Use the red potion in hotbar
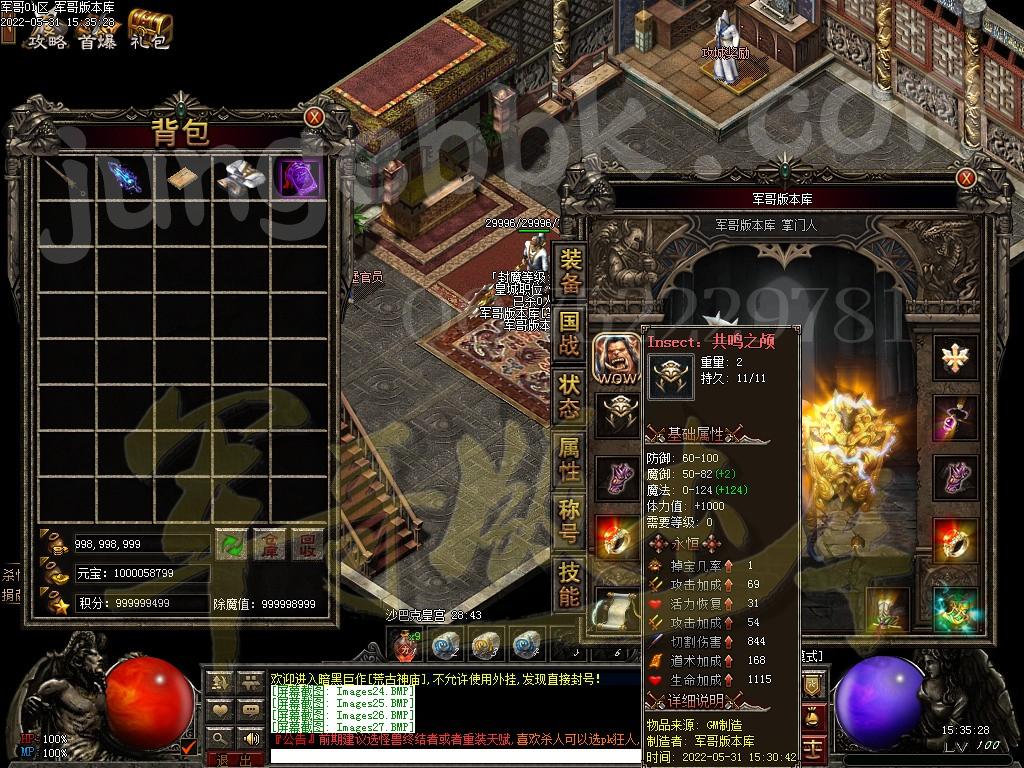The height and width of the screenshot is (768, 1024). (x=404, y=646)
